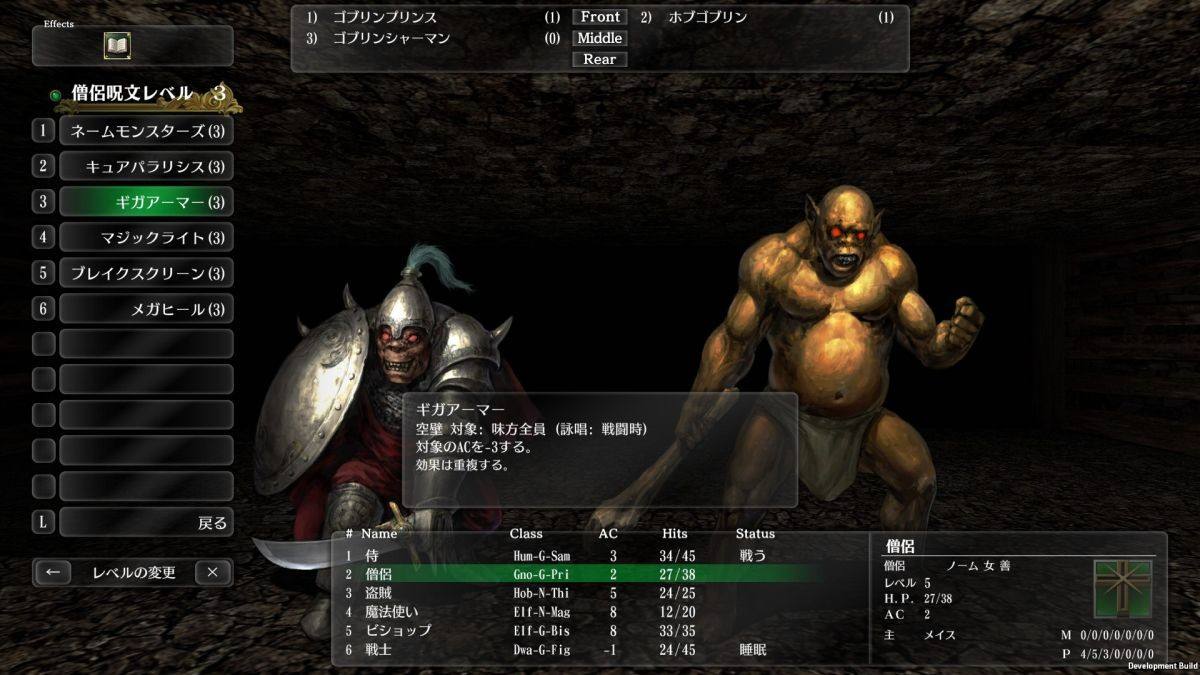Click the left arrow level change button
The height and width of the screenshot is (675, 1200).
[53, 573]
